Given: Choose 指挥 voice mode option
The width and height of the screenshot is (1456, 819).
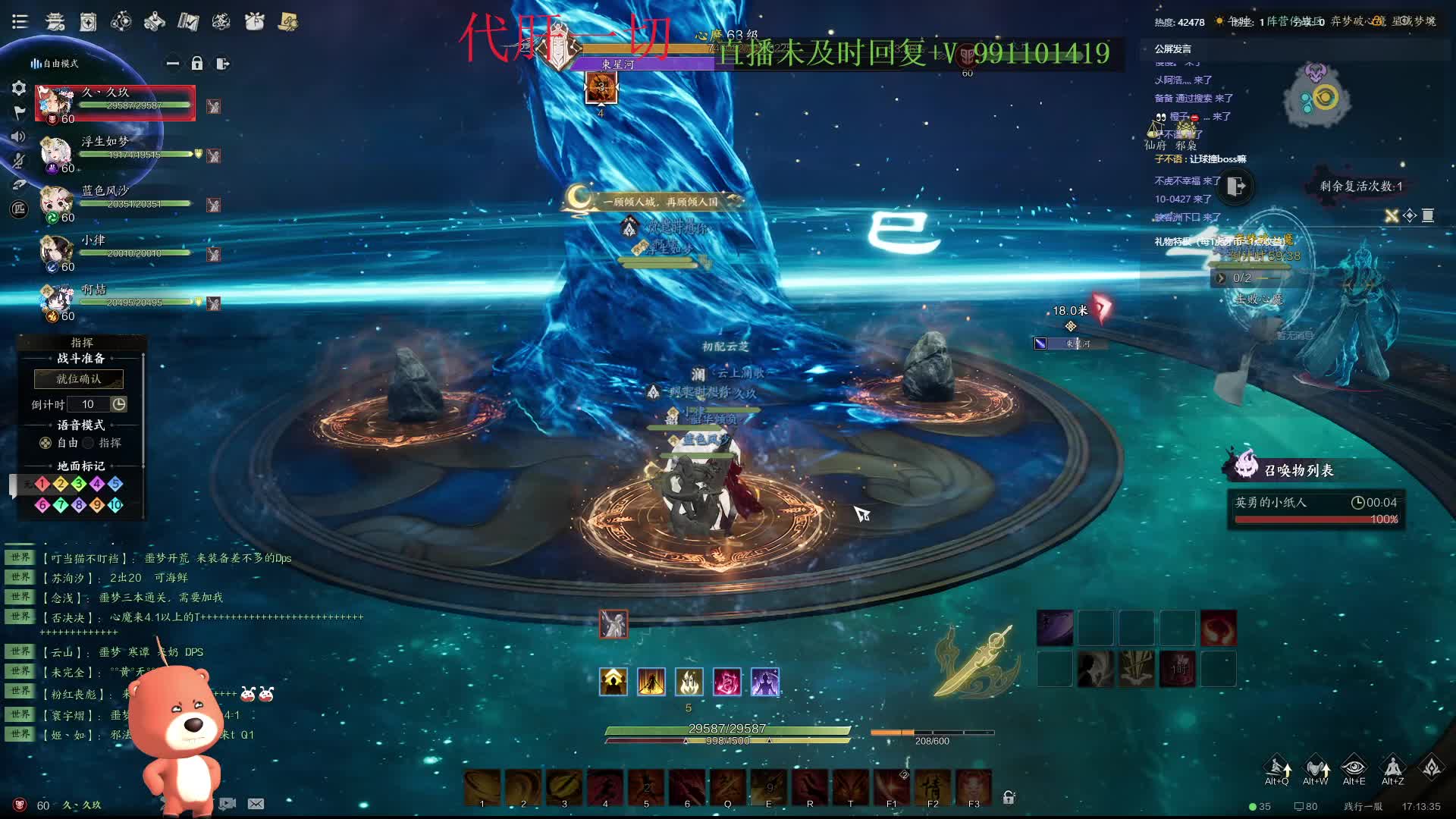Looking at the screenshot, I should (89, 443).
